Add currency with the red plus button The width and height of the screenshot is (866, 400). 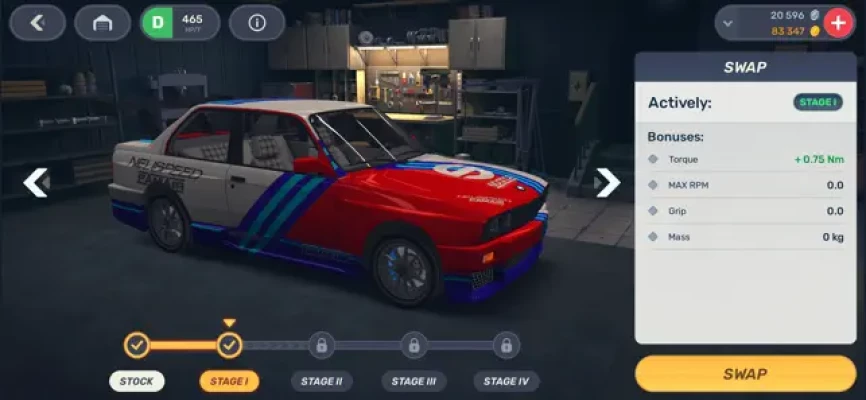click(836, 23)
